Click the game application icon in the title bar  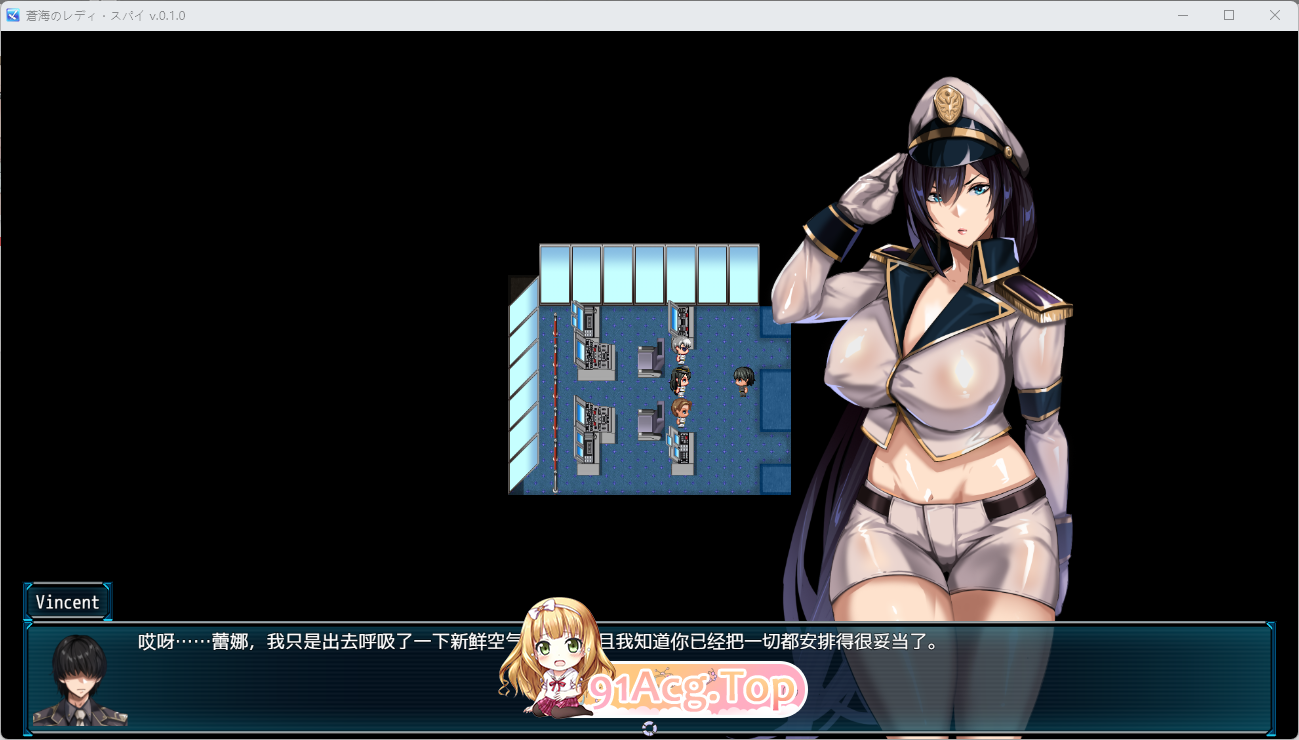point(12,15)
